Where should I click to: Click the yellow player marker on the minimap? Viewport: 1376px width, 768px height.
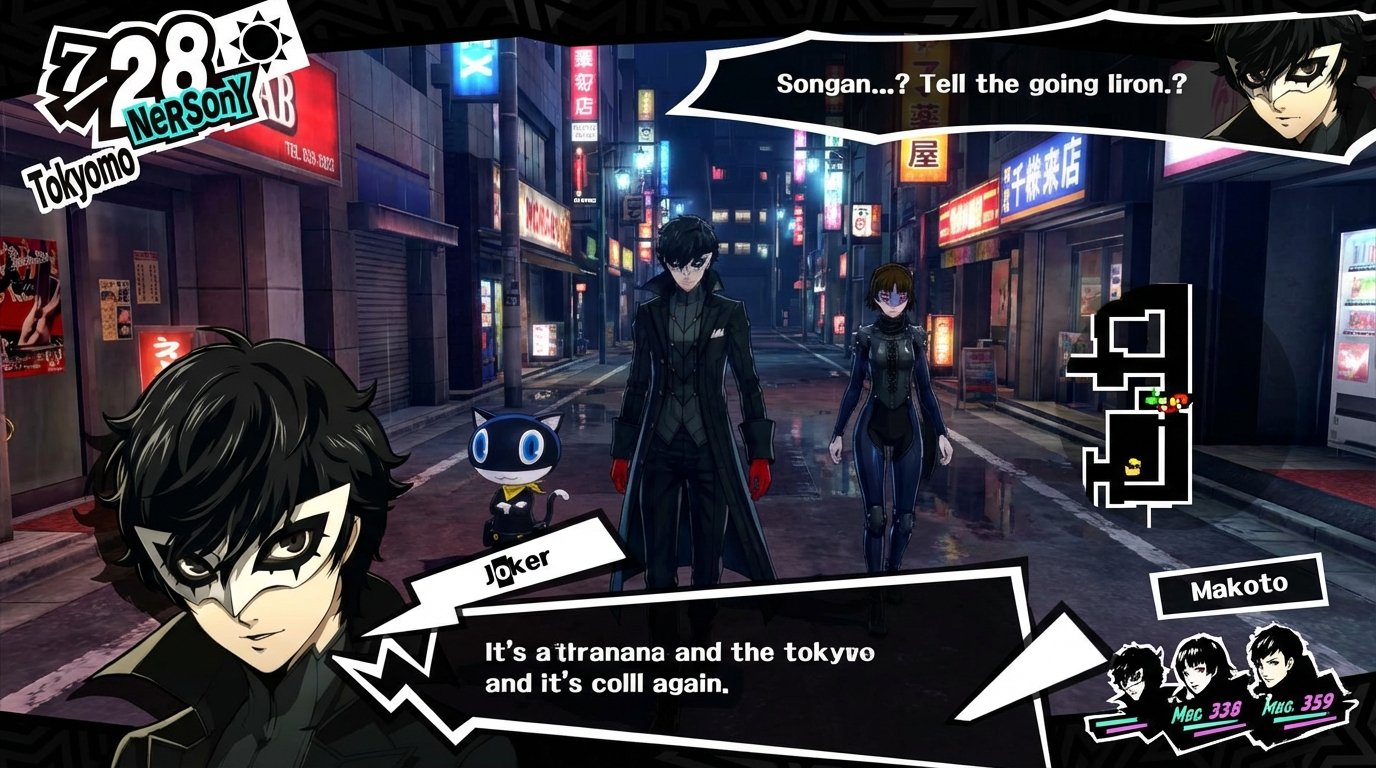(x=1133, y=467)
